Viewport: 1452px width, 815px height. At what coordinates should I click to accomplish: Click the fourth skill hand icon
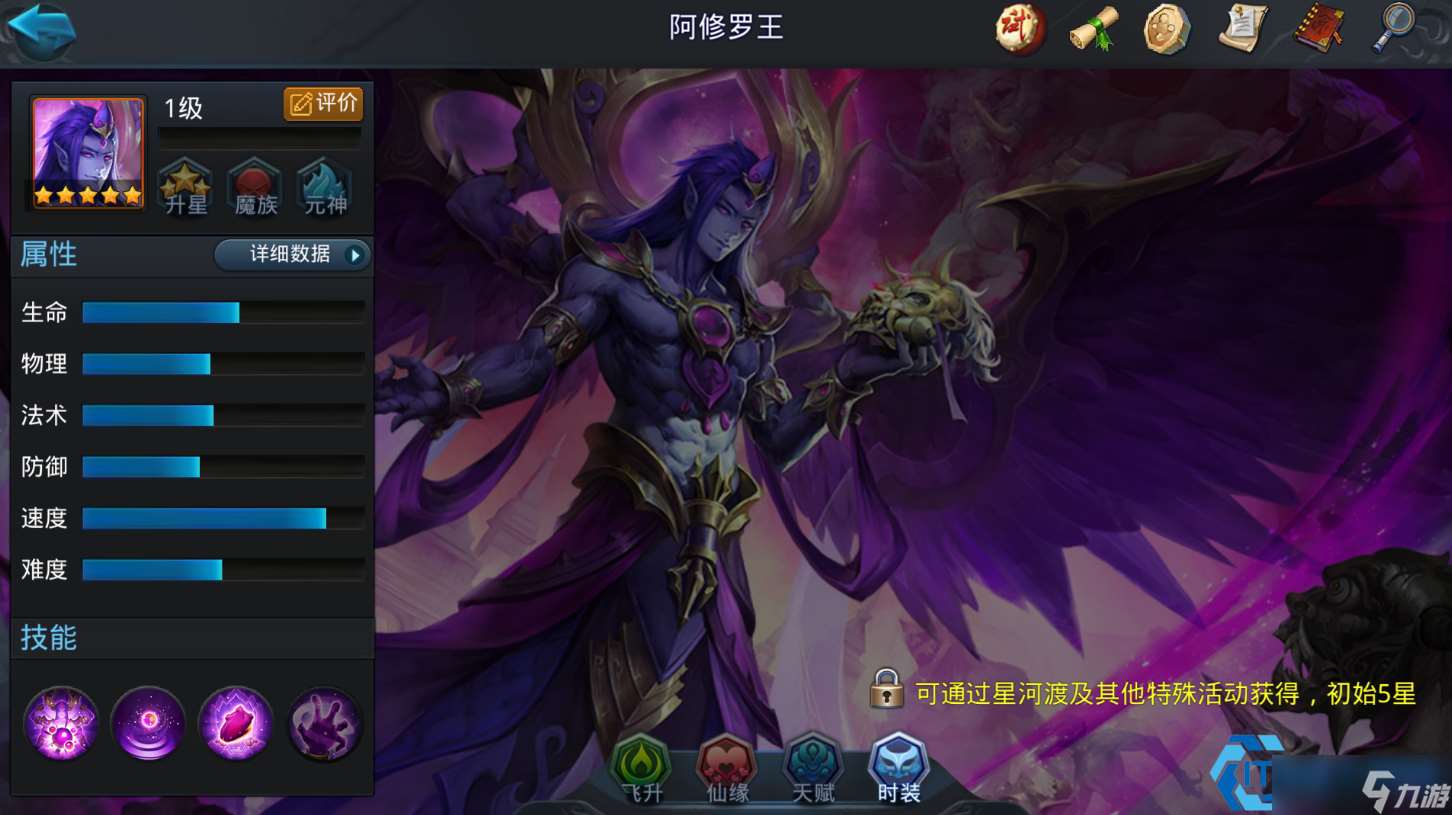[x=324, y=724]
